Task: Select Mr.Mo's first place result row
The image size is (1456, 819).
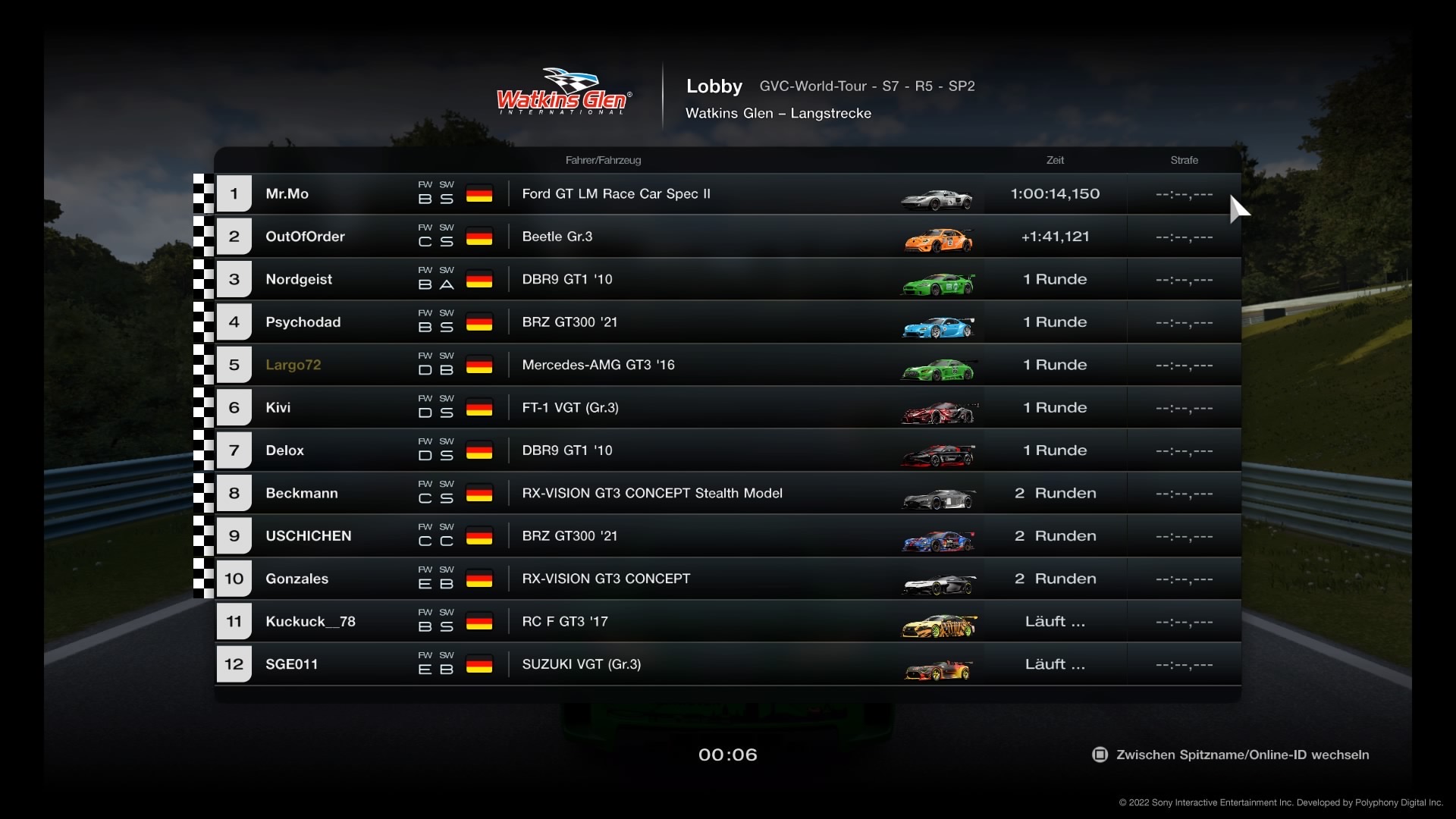Action: 728,194
